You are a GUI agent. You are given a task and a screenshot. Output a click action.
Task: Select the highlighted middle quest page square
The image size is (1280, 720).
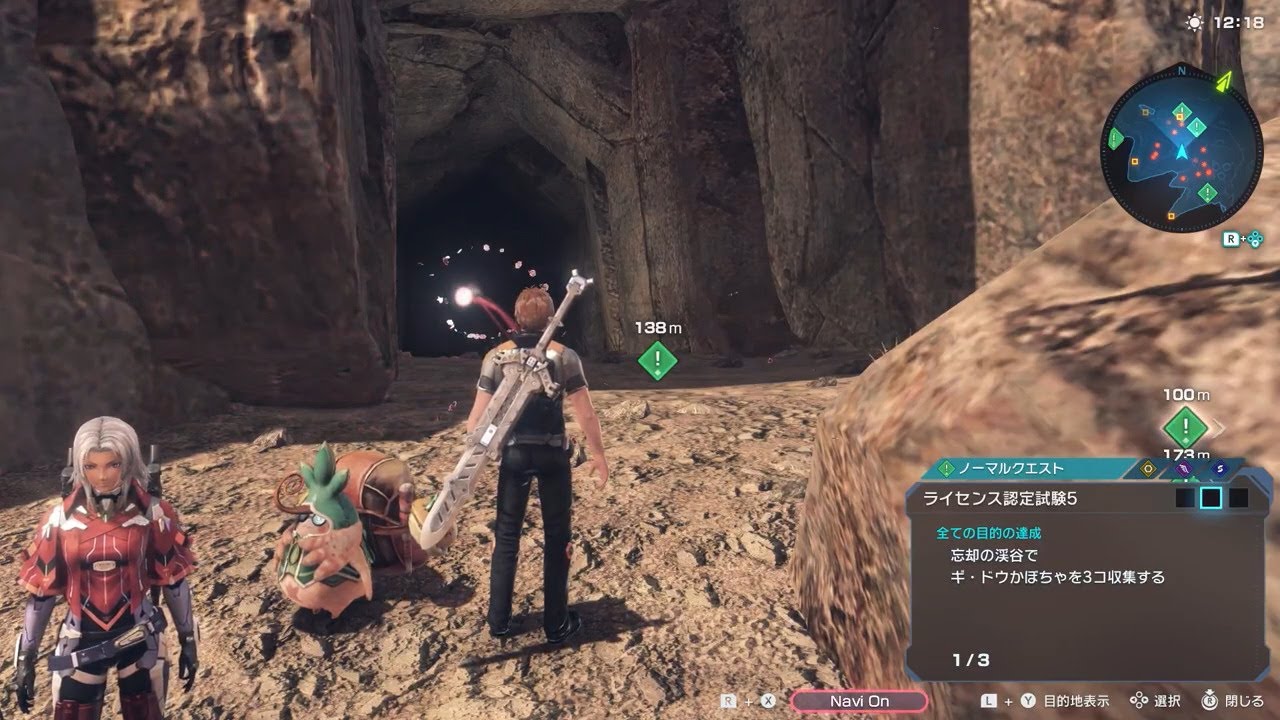coord(1211,497)
